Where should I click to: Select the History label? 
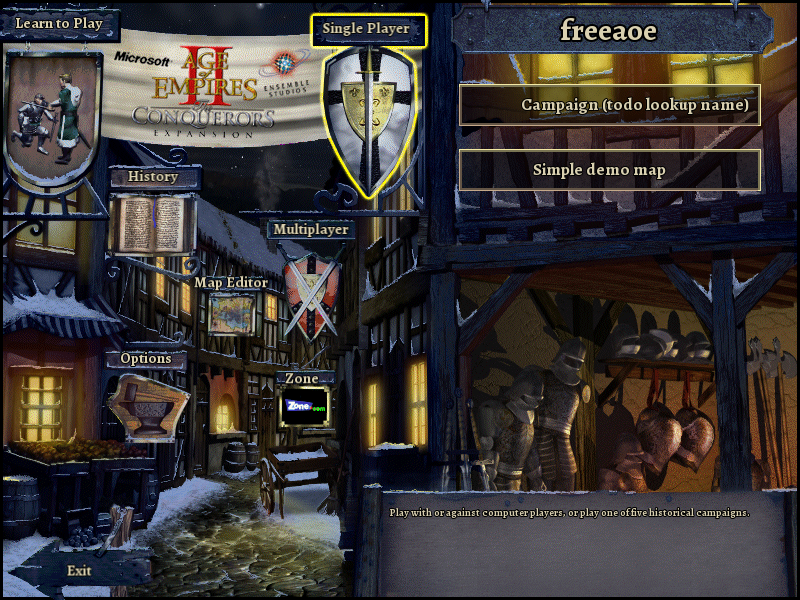153,177
